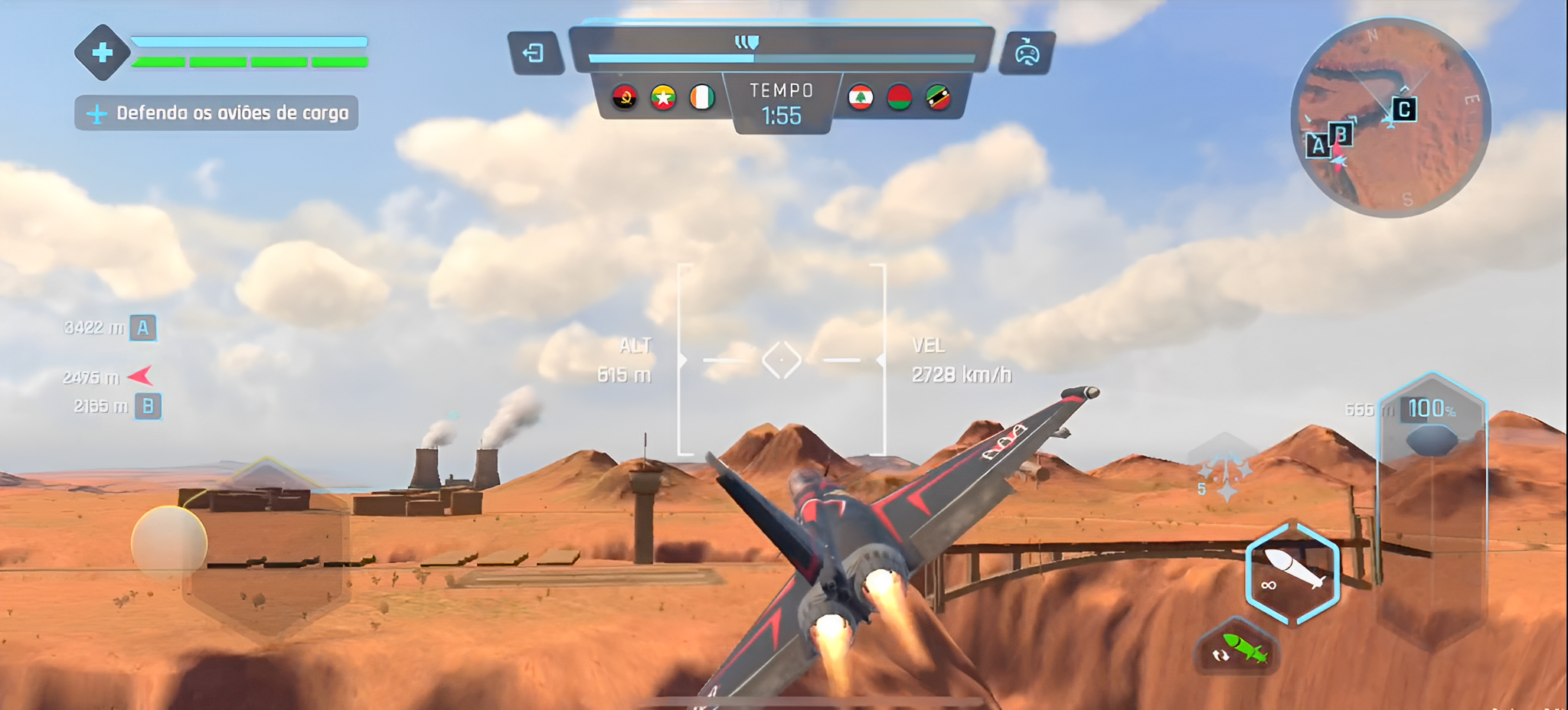
Task: Select the cargo plane defense objective
Action: click(x=217, y=113)
